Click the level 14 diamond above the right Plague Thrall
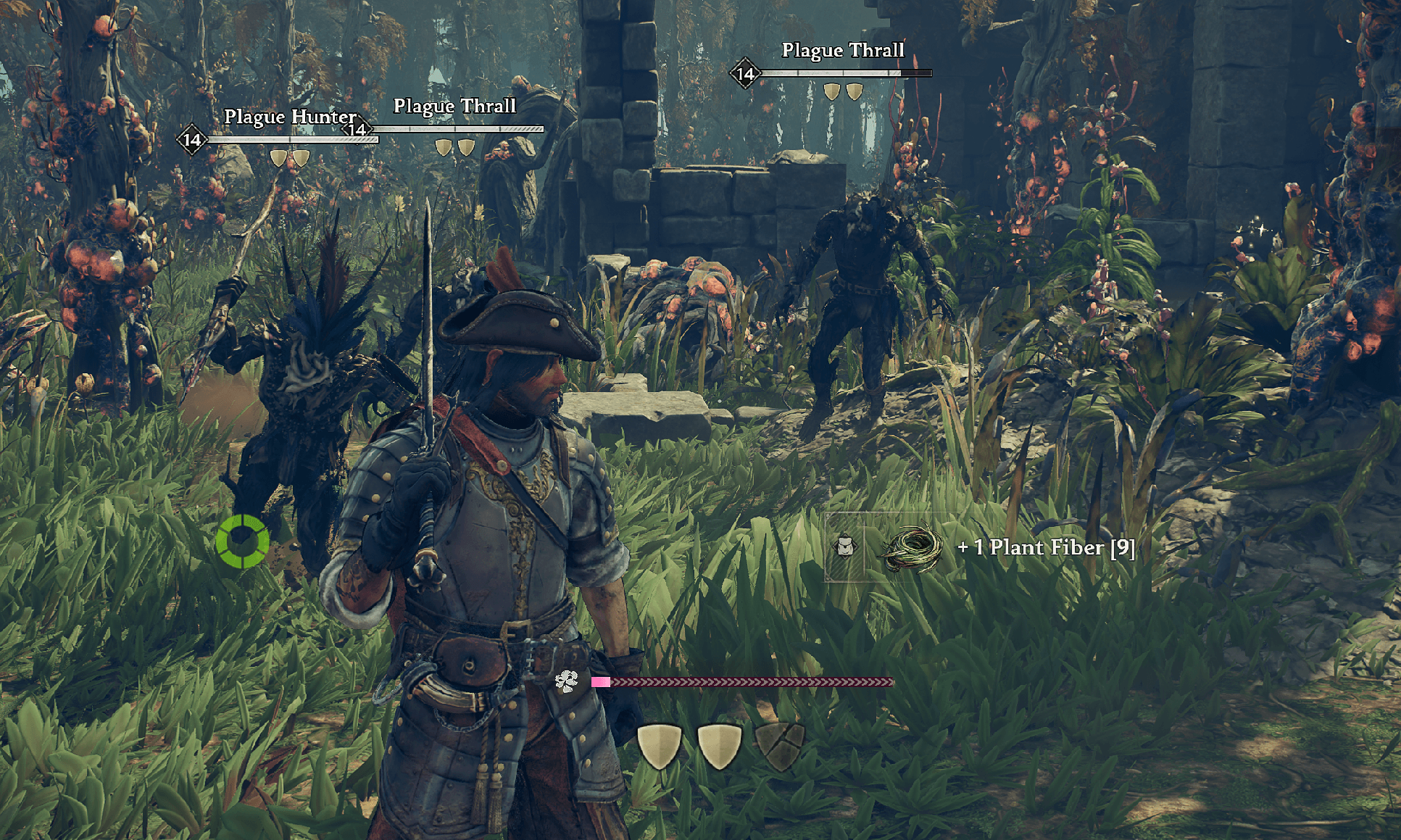Viewport: 1401px width, 840px height. click(744, 72)
